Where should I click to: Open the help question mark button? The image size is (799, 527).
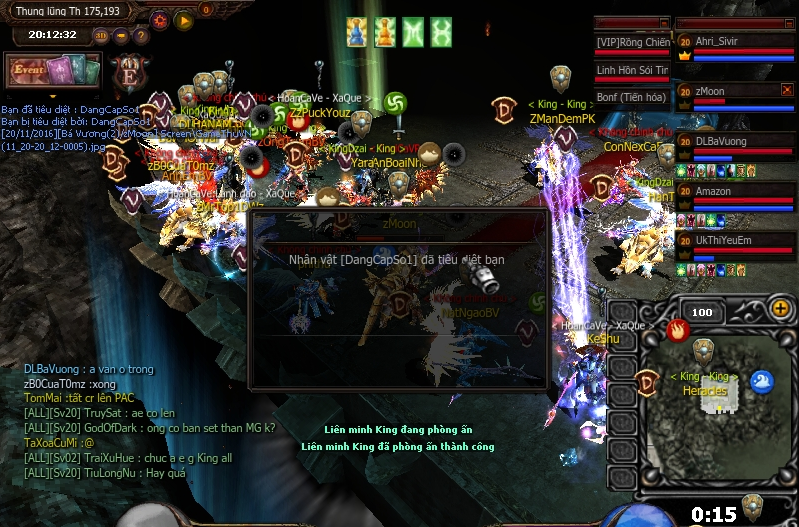tap(141, 36)
